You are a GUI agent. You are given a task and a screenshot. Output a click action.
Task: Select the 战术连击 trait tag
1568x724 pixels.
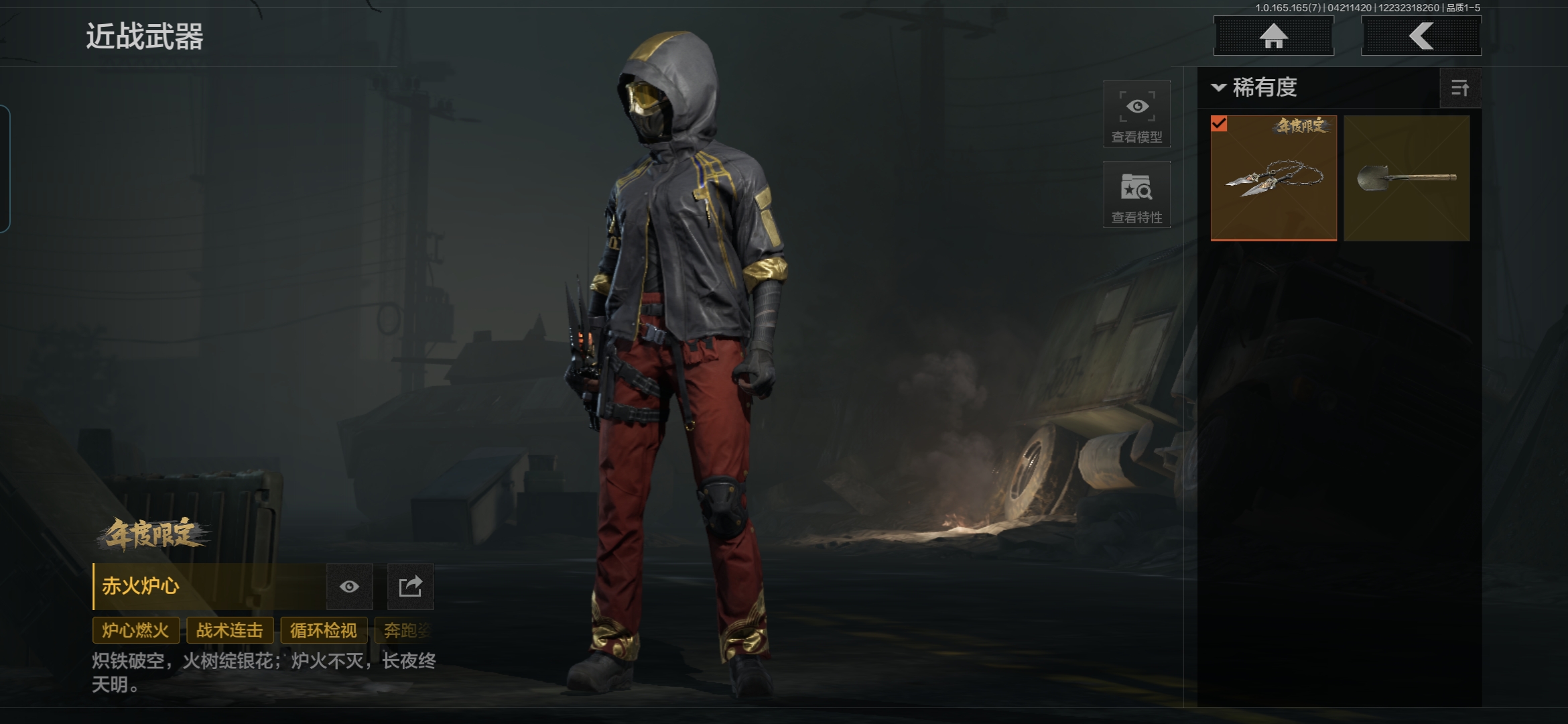click(x=230, y=630)
